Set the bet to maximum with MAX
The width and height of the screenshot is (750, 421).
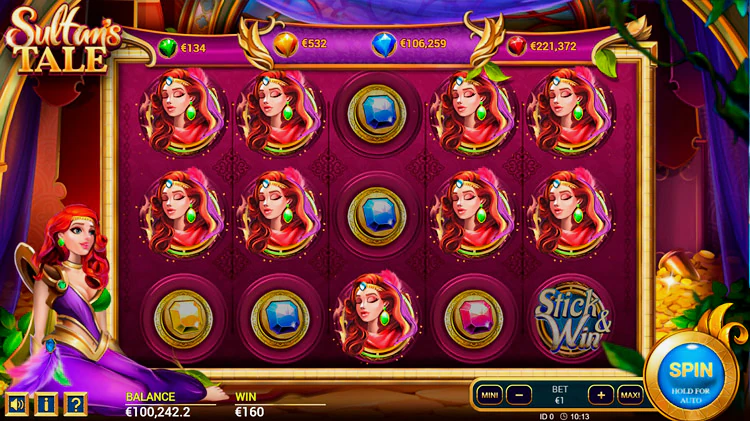(x=630, y=394)
